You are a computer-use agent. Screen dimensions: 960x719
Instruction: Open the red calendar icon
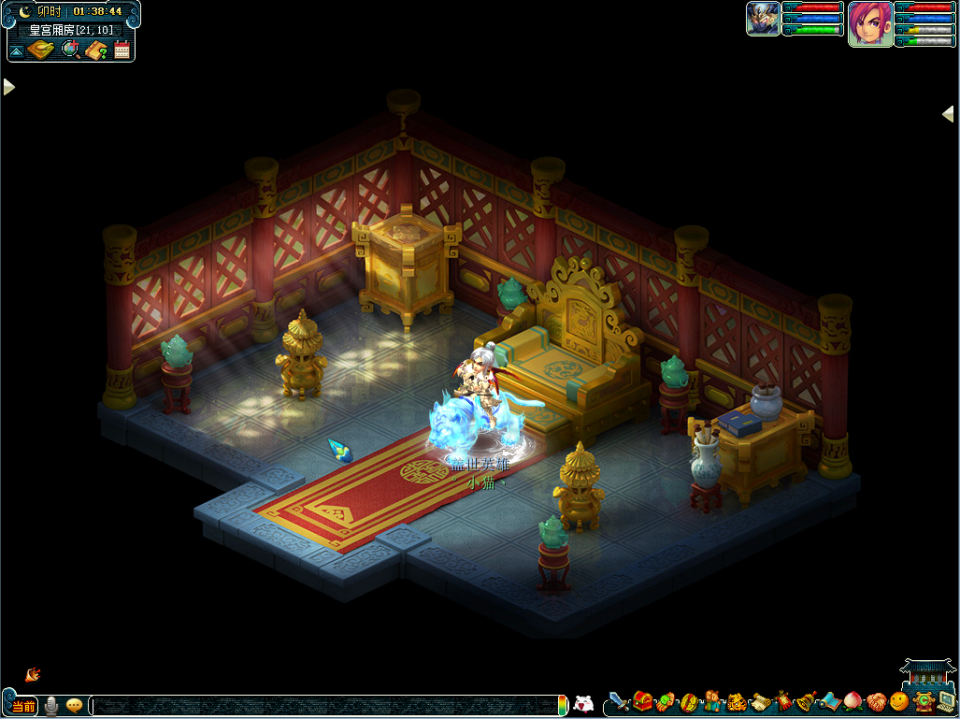coord(122,49)
